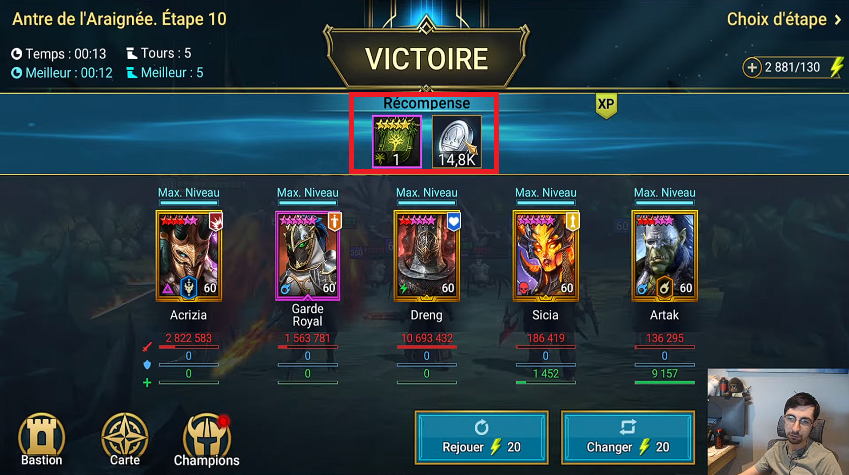Click the yellow XP badge
Image resolution: width=849 pixels, height=475 pixels.
[x=606, y=105]
